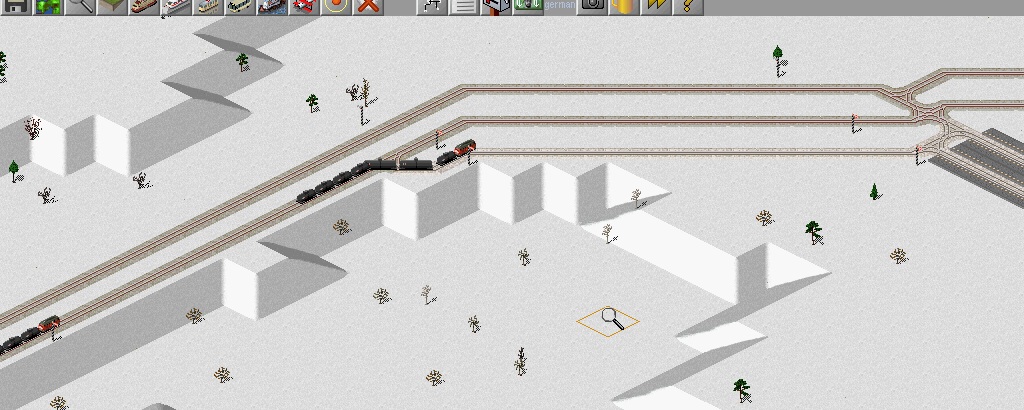Take a screenshot with the camera icon
This screenshot has height=410, width=1024.
point(592,6)
